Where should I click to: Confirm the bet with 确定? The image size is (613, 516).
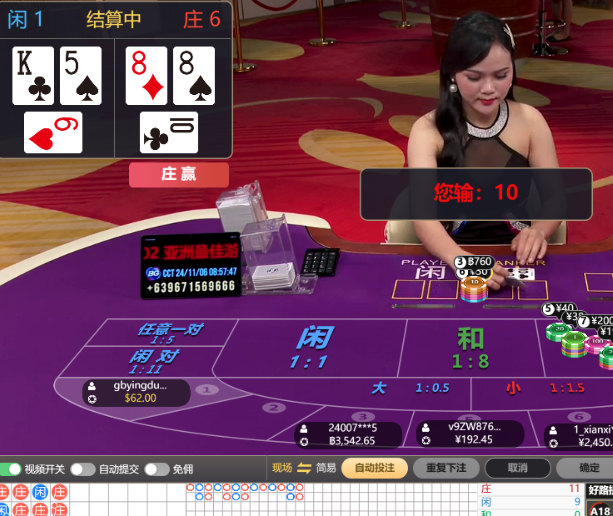586,468
